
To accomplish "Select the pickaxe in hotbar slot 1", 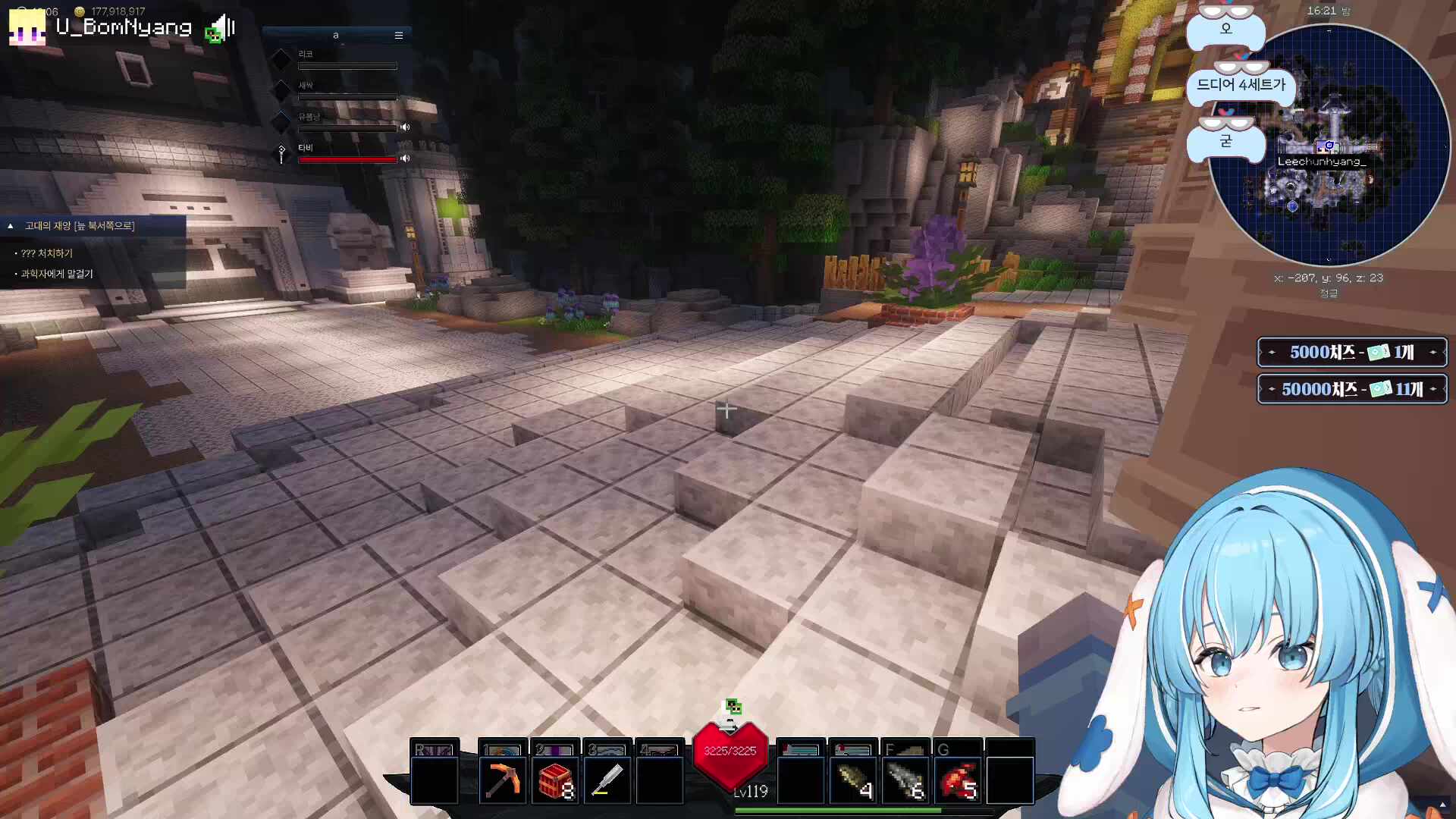I will [502, 773].
